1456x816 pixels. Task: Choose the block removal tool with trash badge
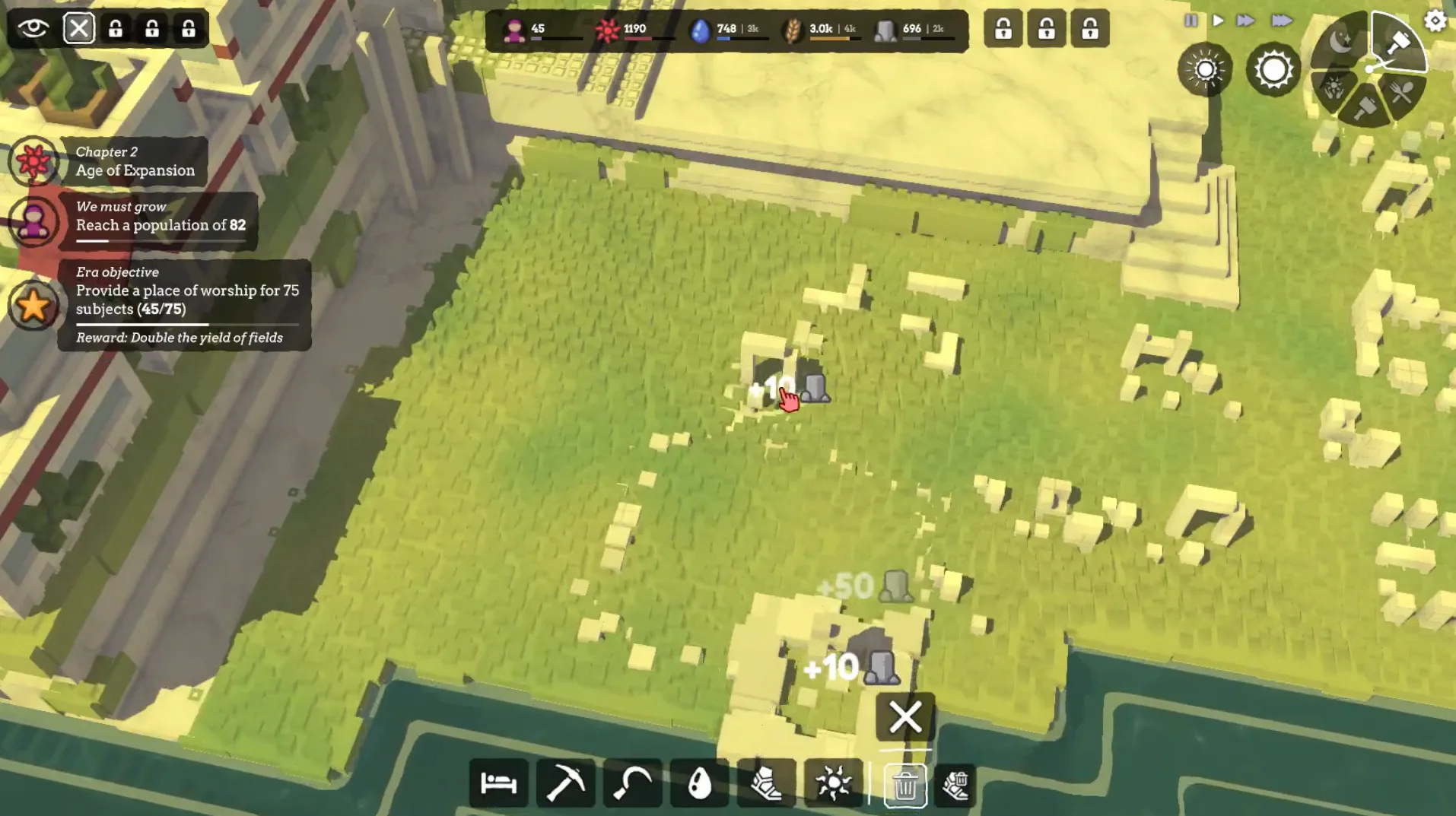pyautogui.click(x=955, y=785)
